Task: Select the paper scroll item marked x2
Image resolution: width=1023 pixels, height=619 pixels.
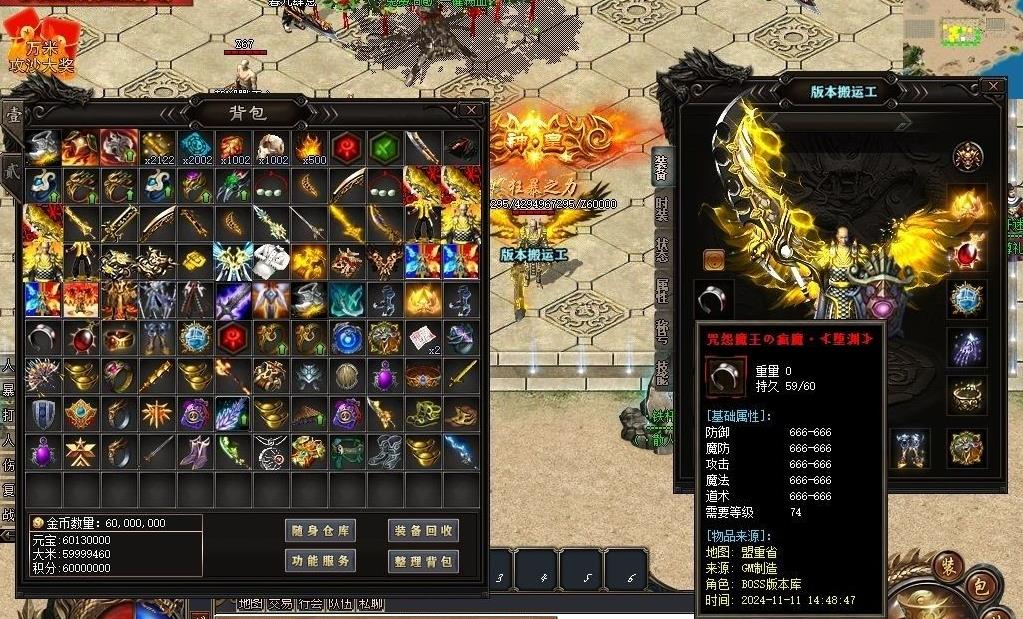Action: pyautogui.click(x=424, y=337)
